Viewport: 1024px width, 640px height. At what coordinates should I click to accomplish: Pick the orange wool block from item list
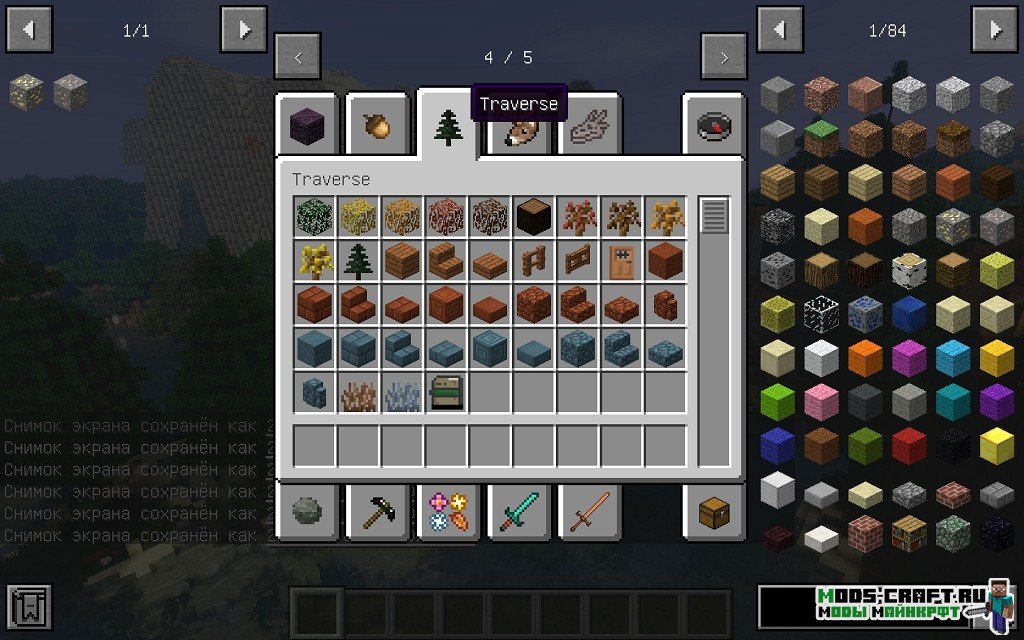point(865,355)
